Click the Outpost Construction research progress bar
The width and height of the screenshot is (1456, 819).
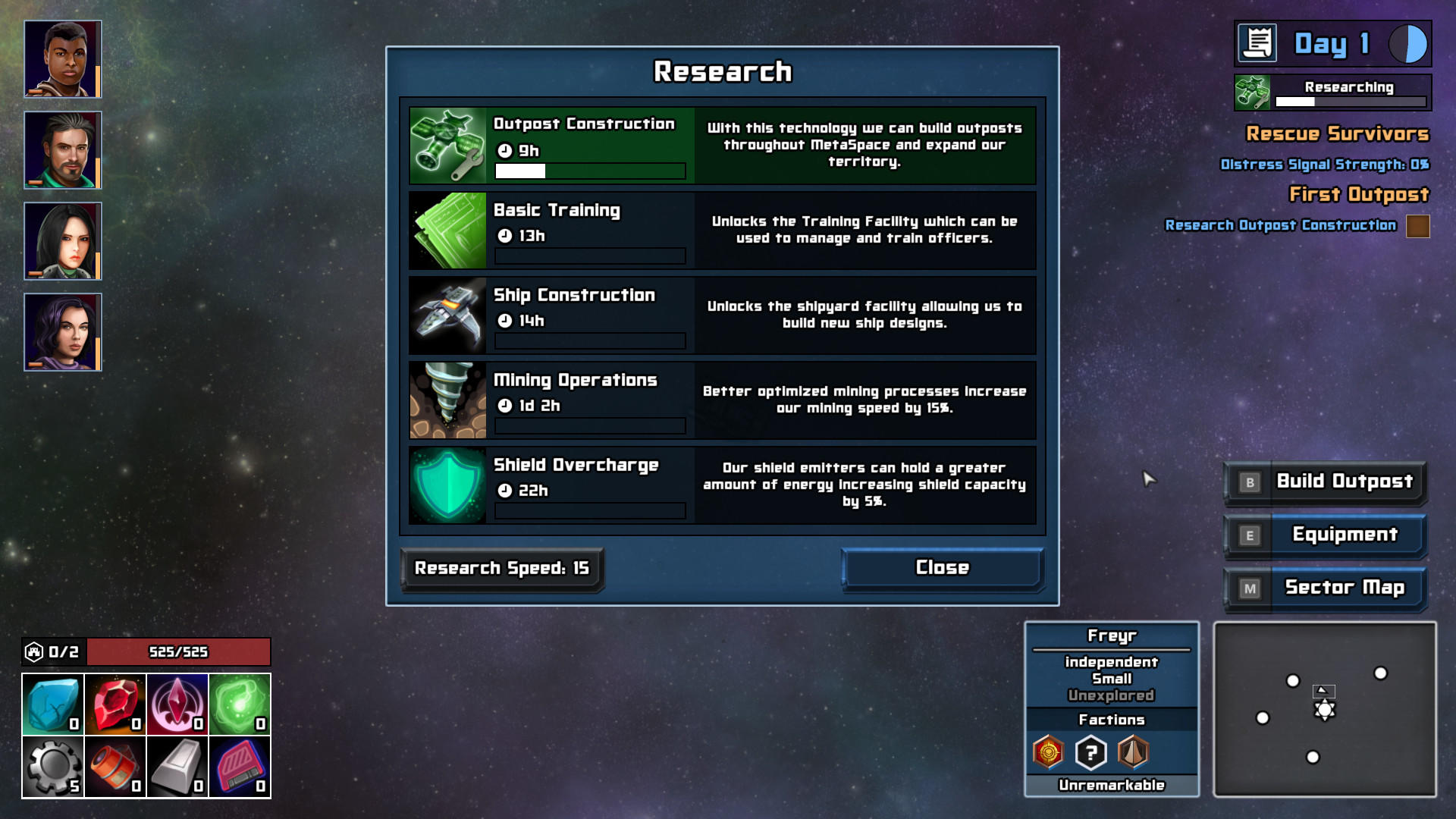tap(589, 172)
